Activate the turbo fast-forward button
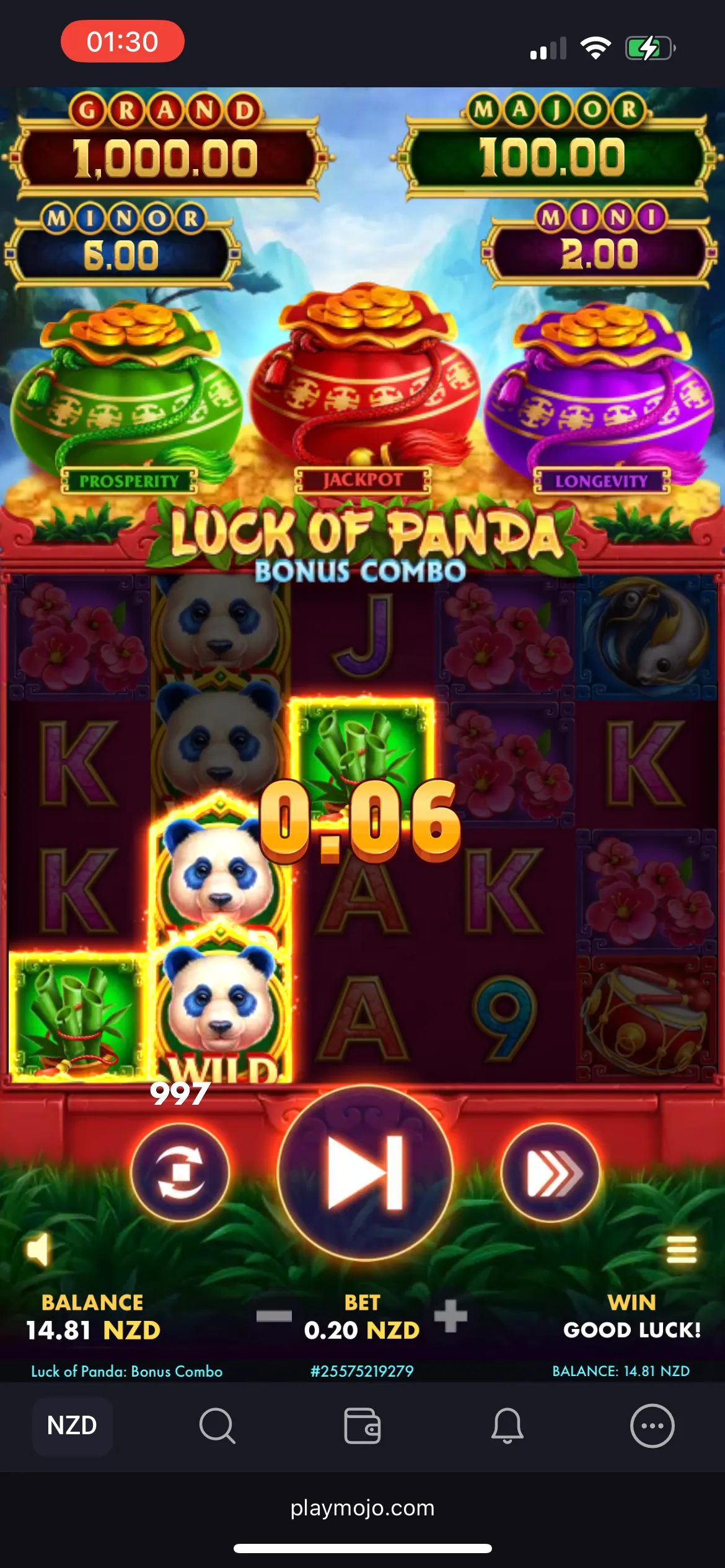Screen dimensions: 725x1568 (x=551, y=1172)
